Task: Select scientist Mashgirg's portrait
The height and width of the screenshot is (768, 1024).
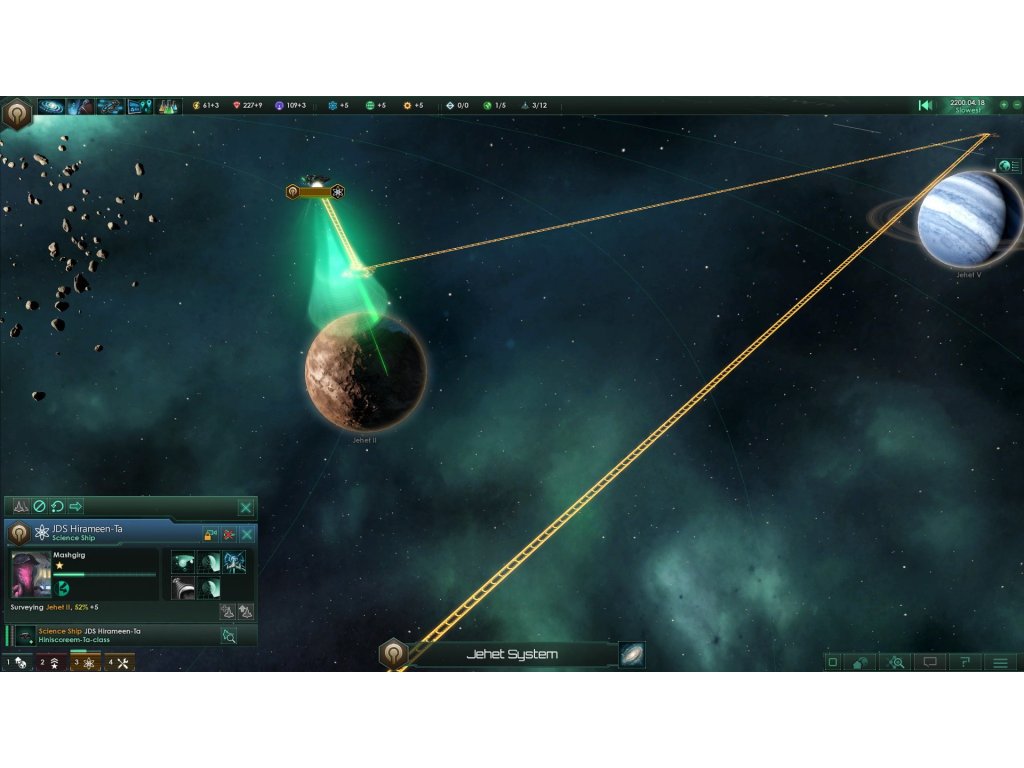Action: pos(30,574)
